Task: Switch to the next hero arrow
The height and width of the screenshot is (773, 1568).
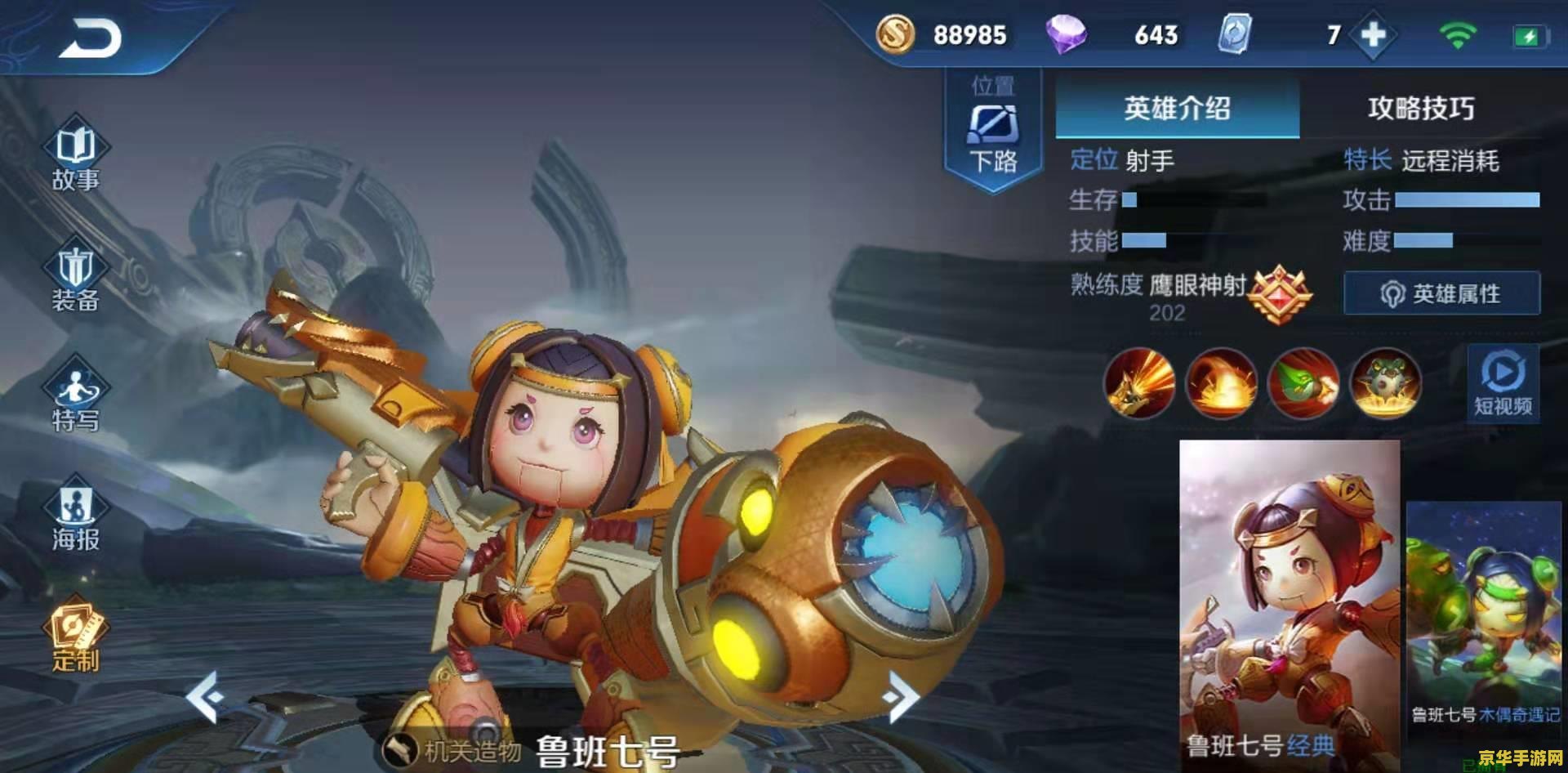Action: tap(901, 696)
